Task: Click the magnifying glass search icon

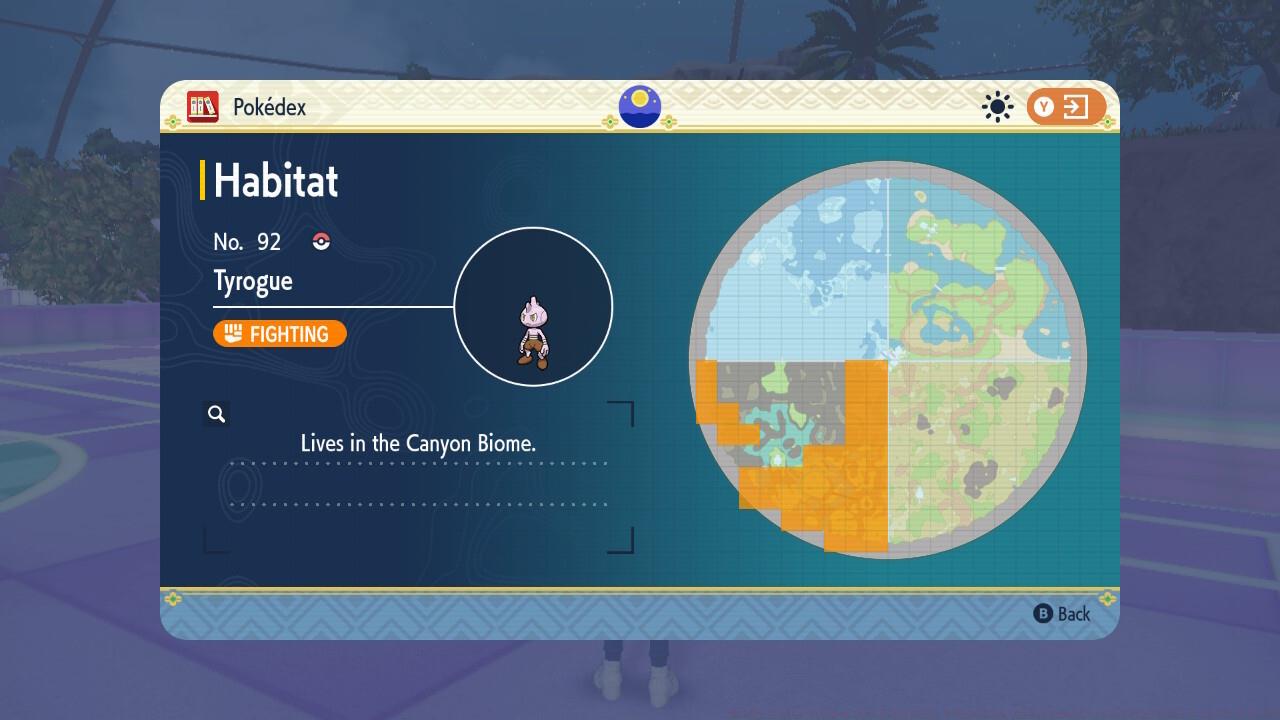Action: point(217,413)
